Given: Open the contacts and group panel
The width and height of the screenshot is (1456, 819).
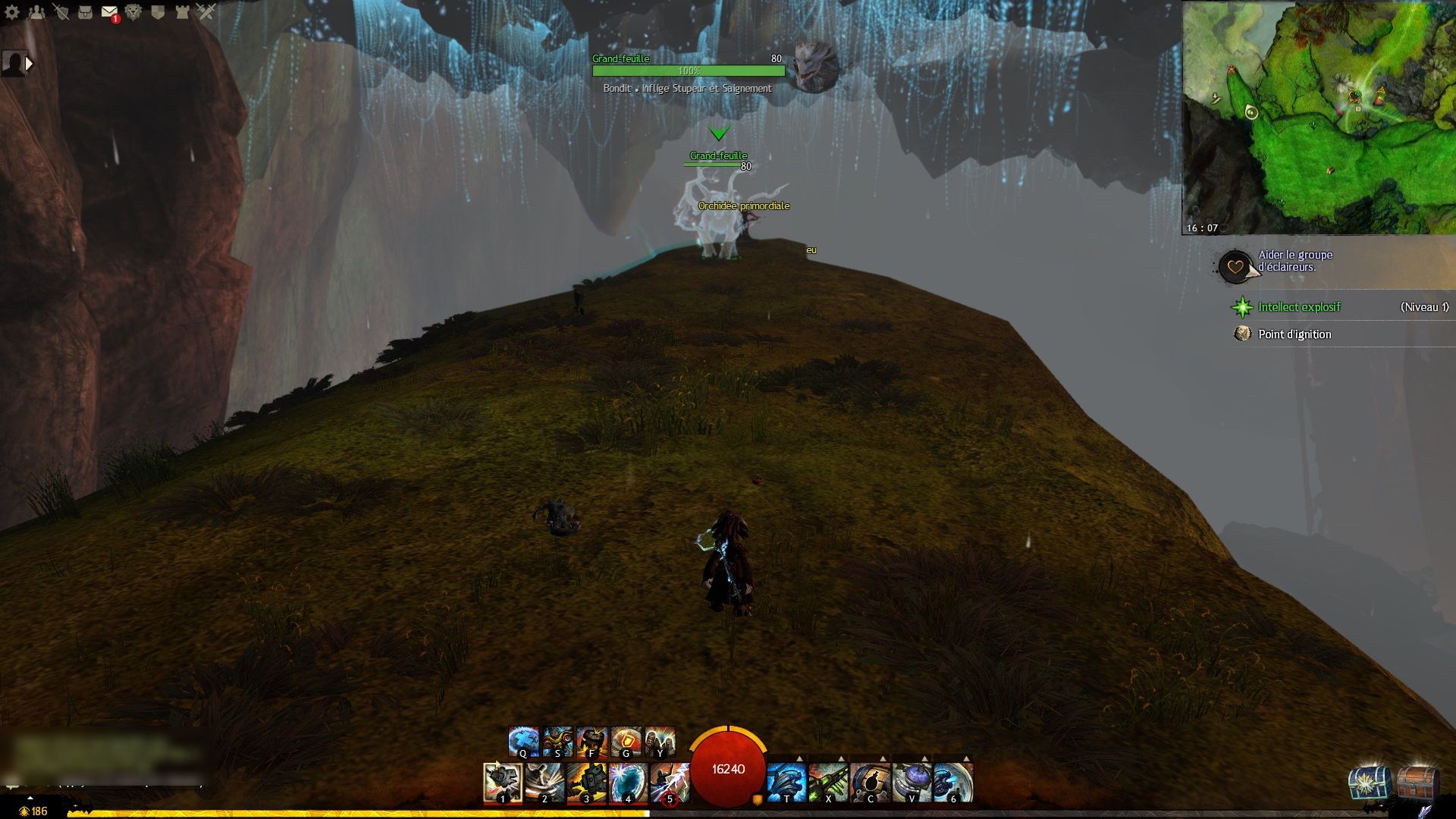Looking at the screenshot, I should pyautogui.click(x=36, y=11).
